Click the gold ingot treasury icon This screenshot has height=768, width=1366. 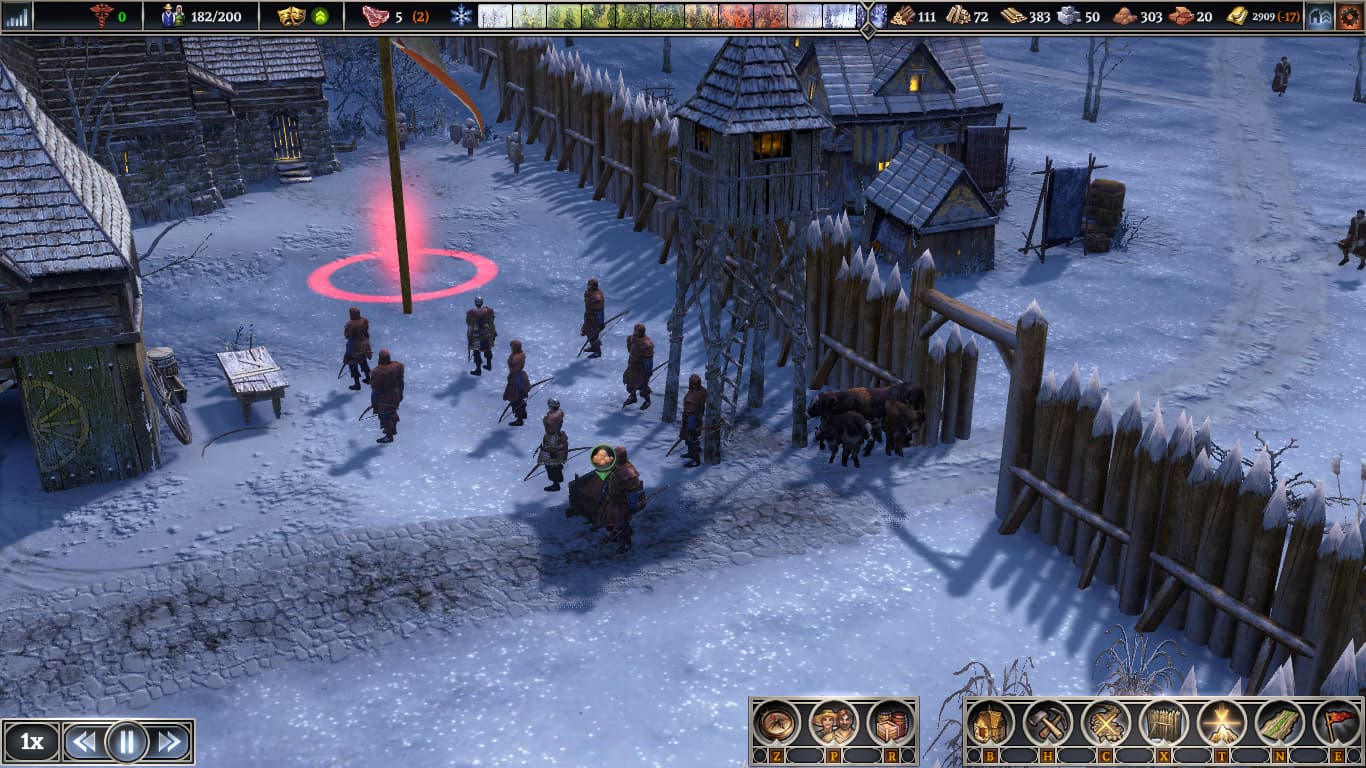click(x=1237, y=16)
